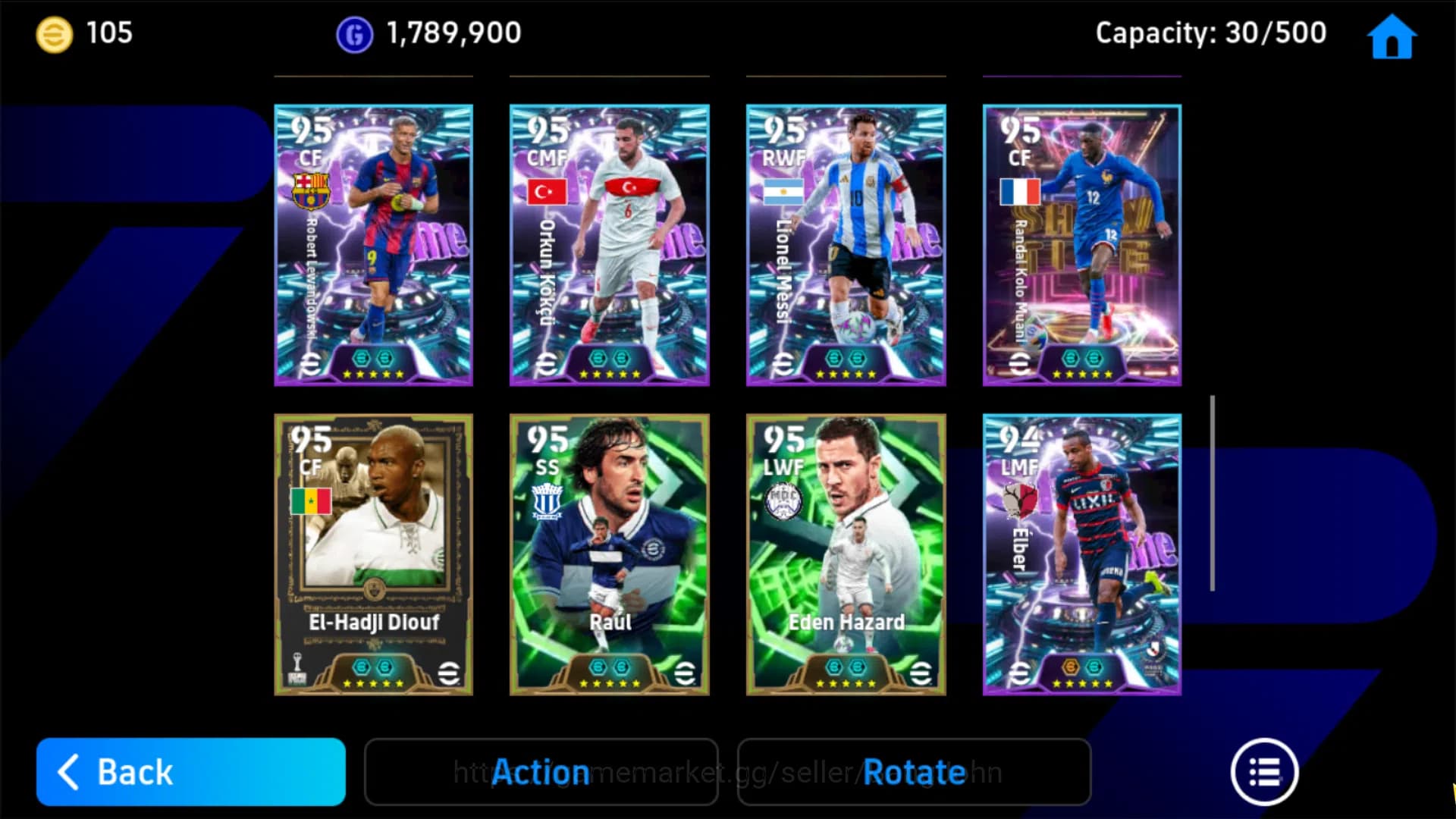Open the list view icon at bottom right
This screenshot has height=819, width=1456.
[1263, 772]
